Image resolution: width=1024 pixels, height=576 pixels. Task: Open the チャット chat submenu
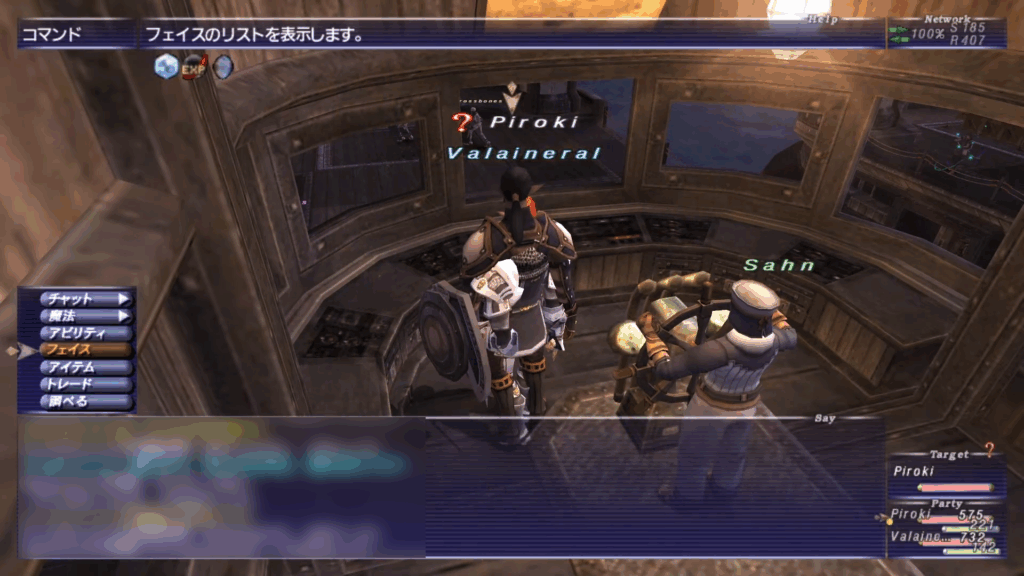(x=84, y=298)
